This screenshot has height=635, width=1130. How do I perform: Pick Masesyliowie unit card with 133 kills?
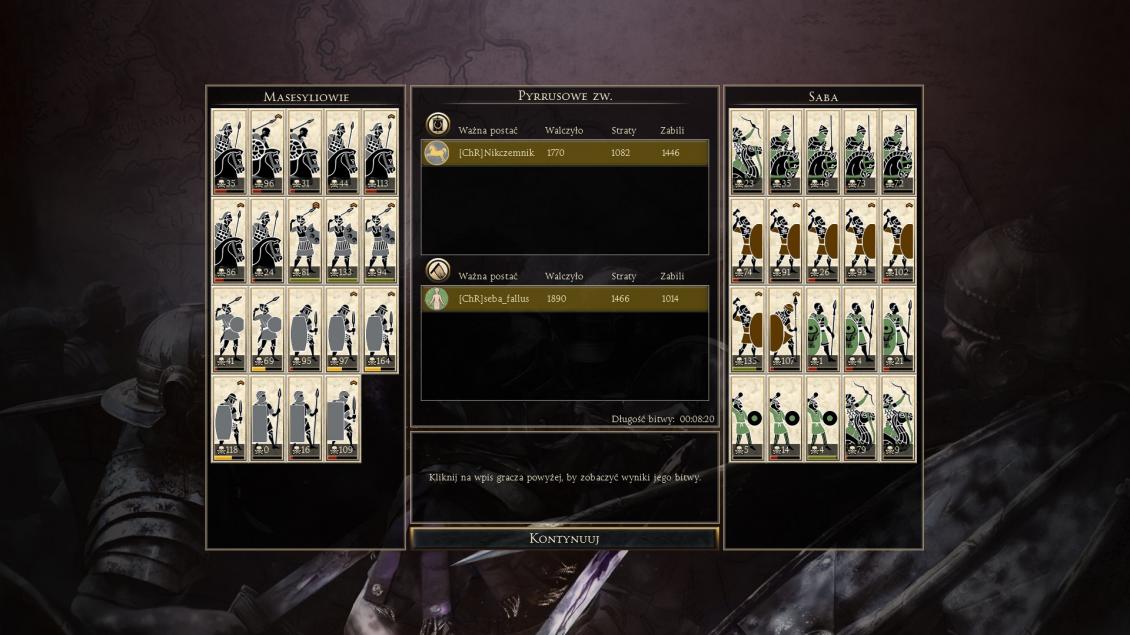tap(342, 241)
